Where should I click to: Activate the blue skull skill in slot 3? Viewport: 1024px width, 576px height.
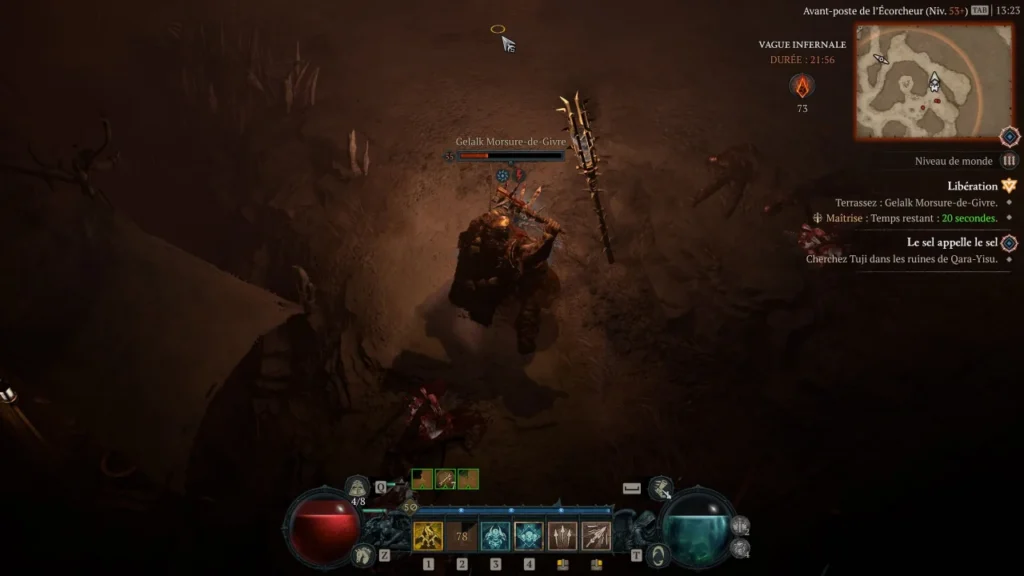pyautogui.click(x=495, y=536)
